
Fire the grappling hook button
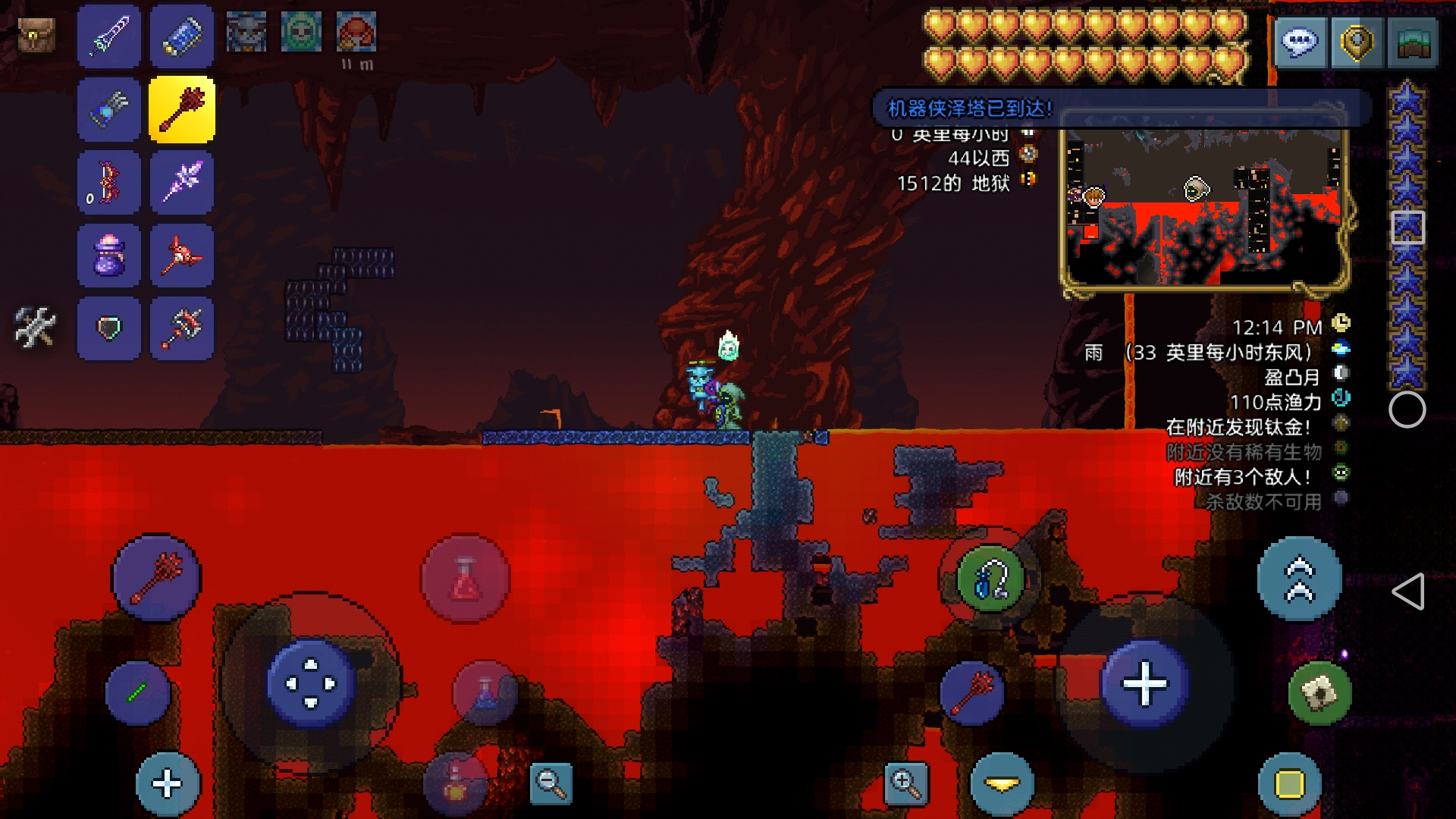coord(990,580)
